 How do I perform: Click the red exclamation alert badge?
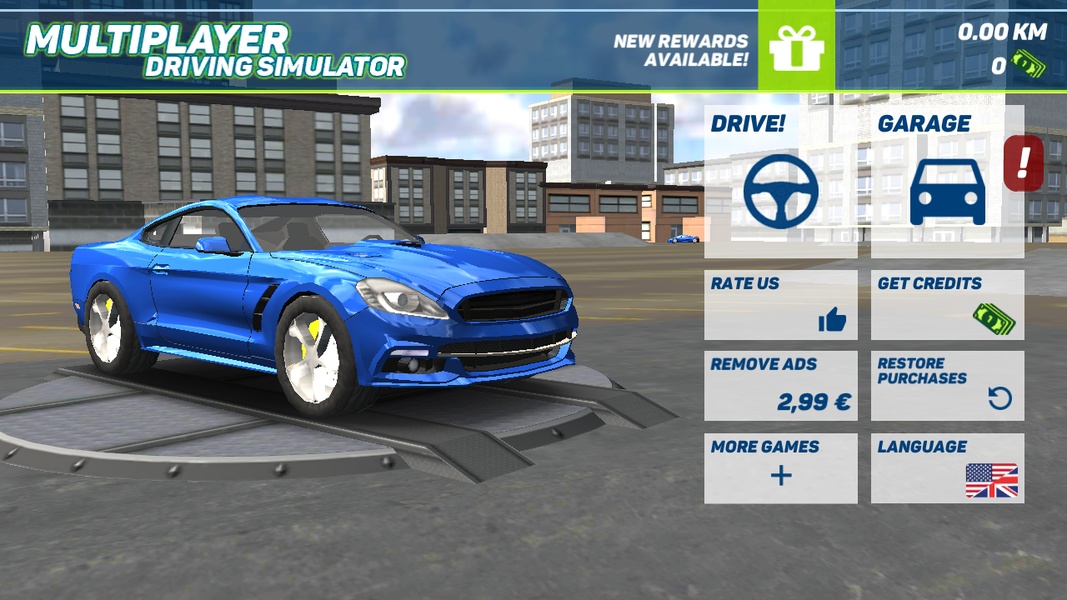click(1023, 162)
